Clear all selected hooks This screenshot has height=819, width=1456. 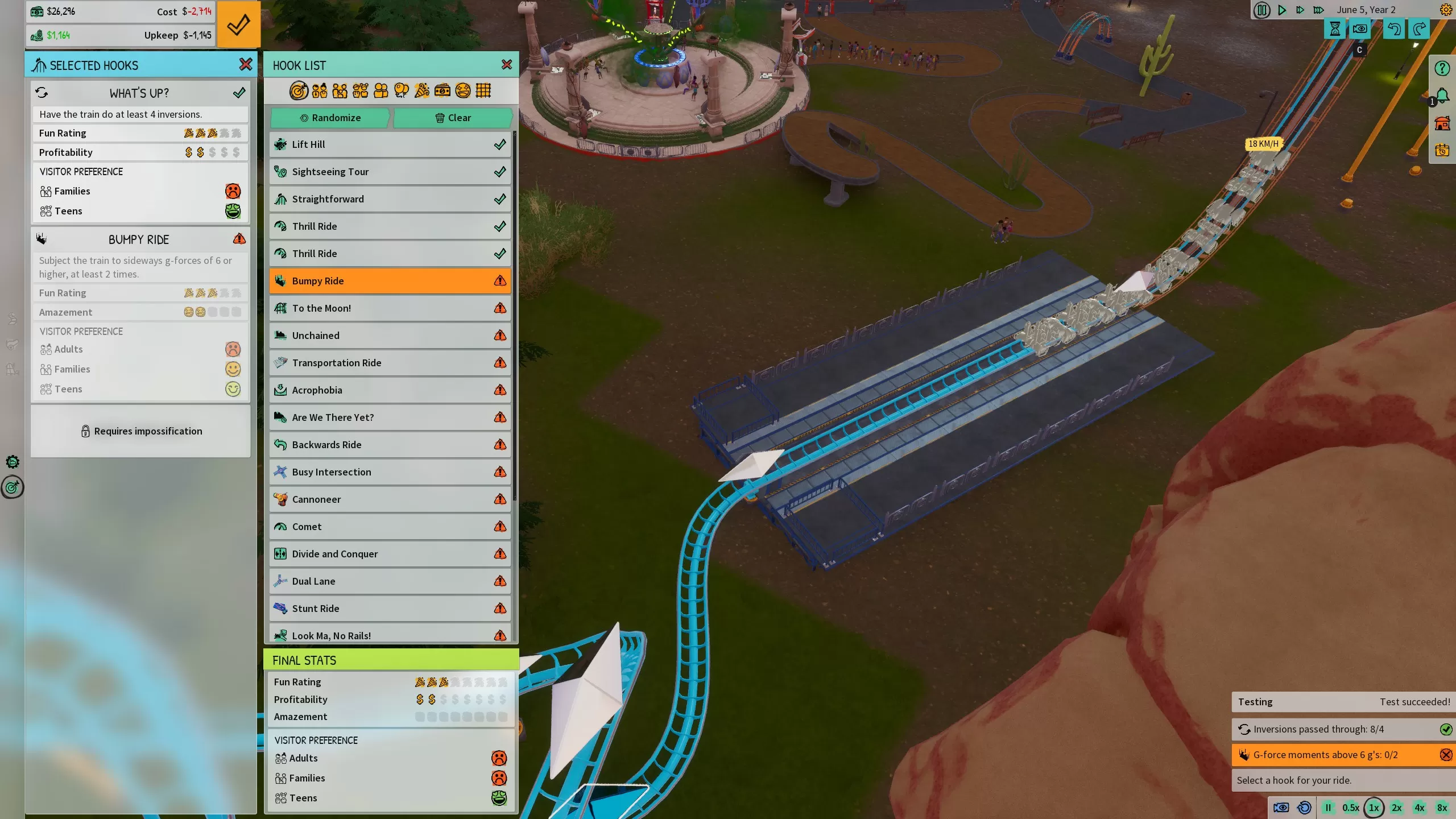point(453,118)
